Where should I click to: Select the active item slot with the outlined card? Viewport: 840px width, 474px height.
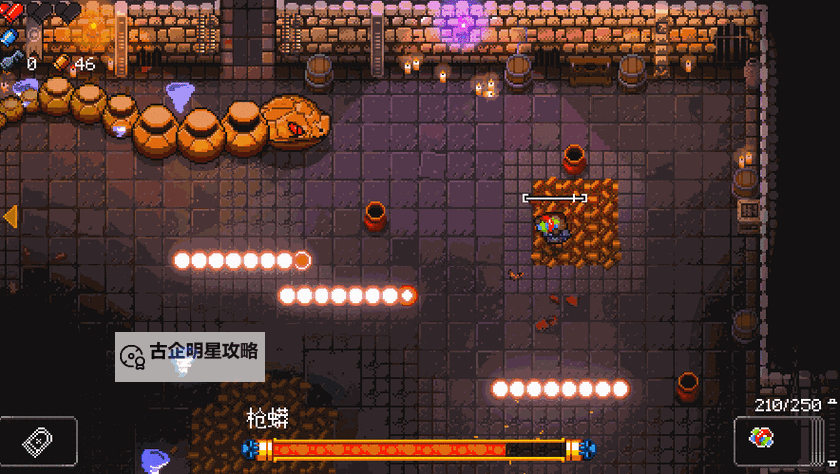[39, 440]
